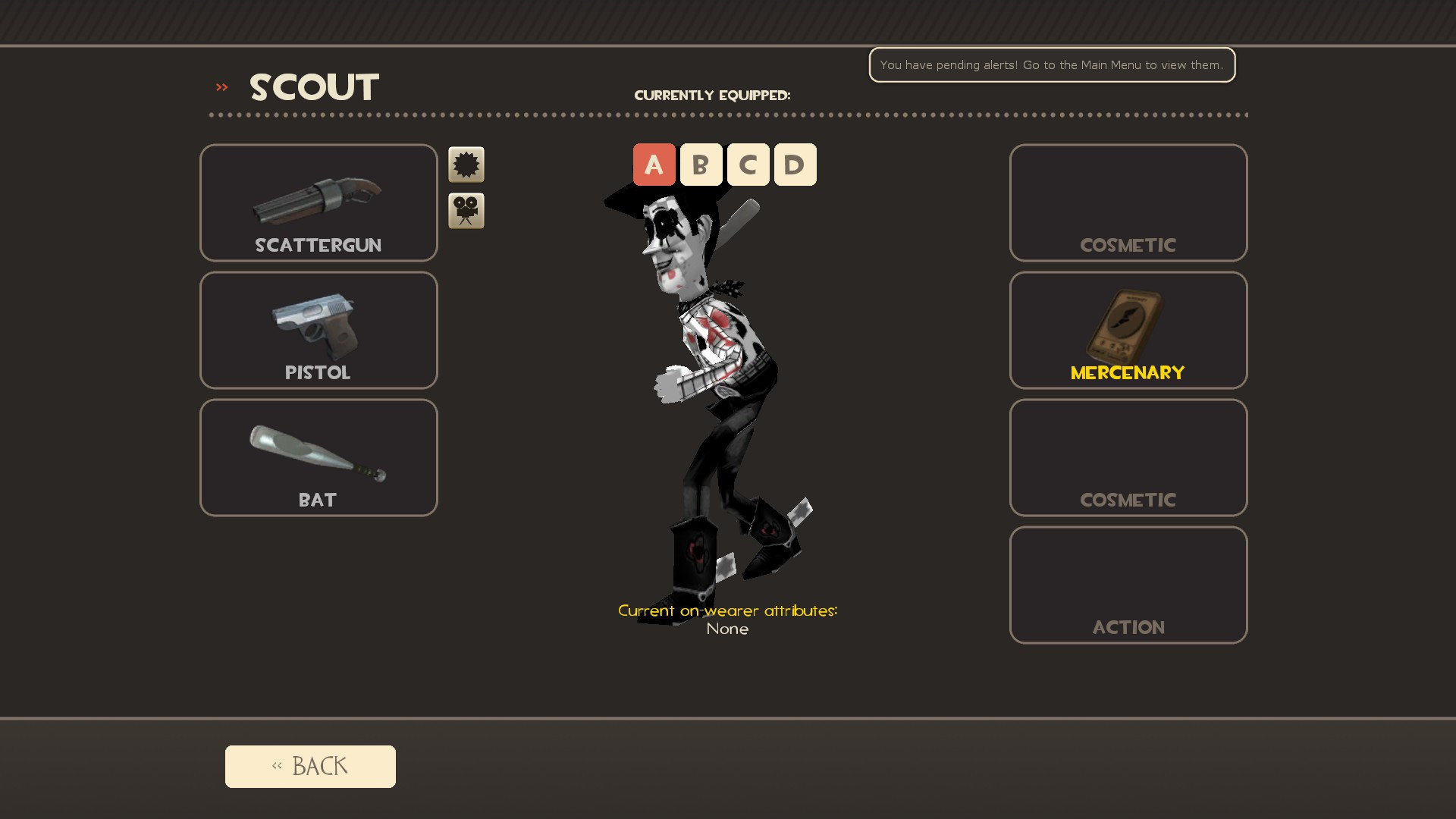The width and height of the screenshot is (1456, 819).
Task: Open the Bat melee weapon slot
Action: tap(318, 457)
